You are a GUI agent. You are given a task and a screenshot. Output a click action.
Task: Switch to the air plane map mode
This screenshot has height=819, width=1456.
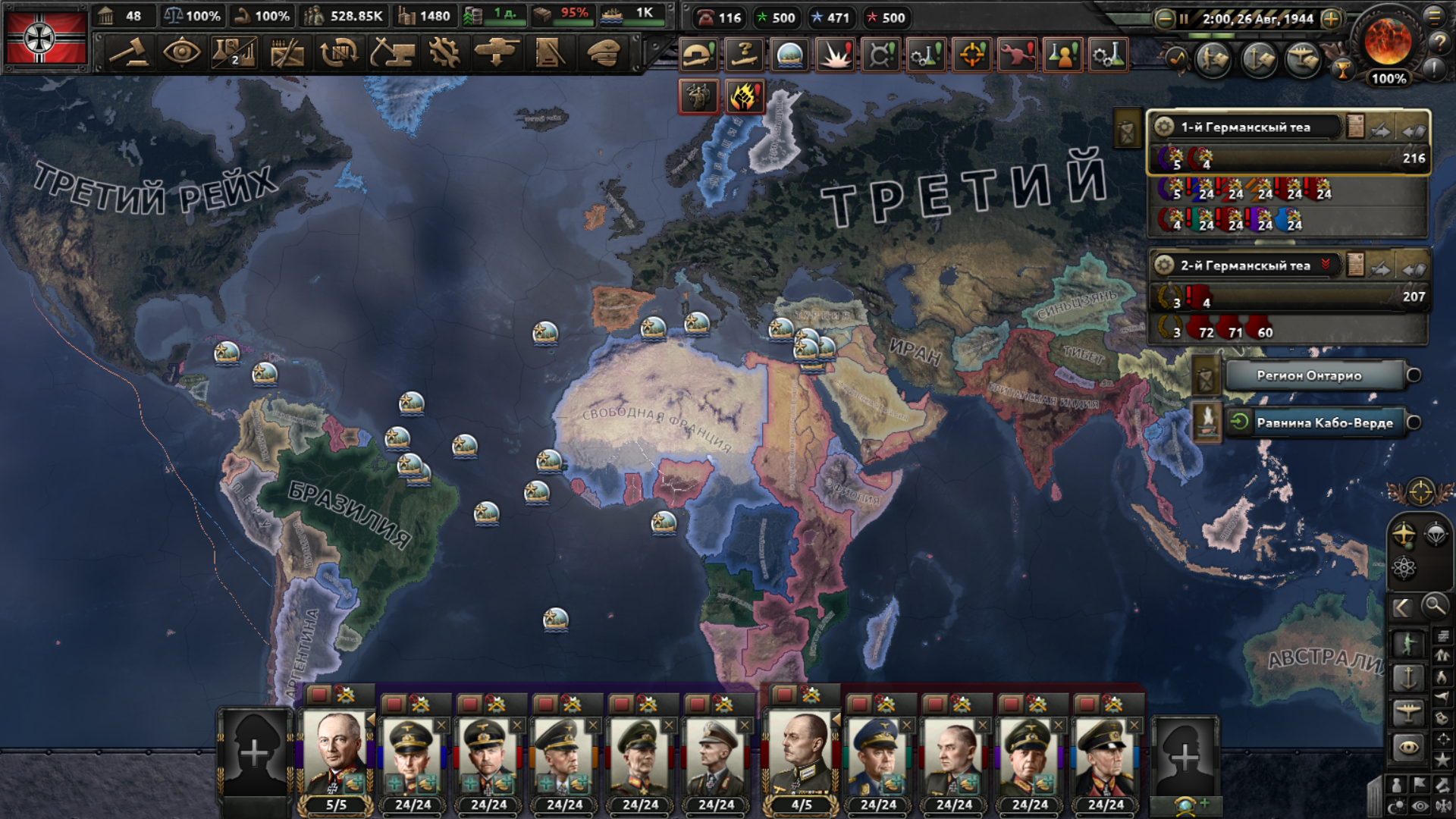coord(1408,712)
